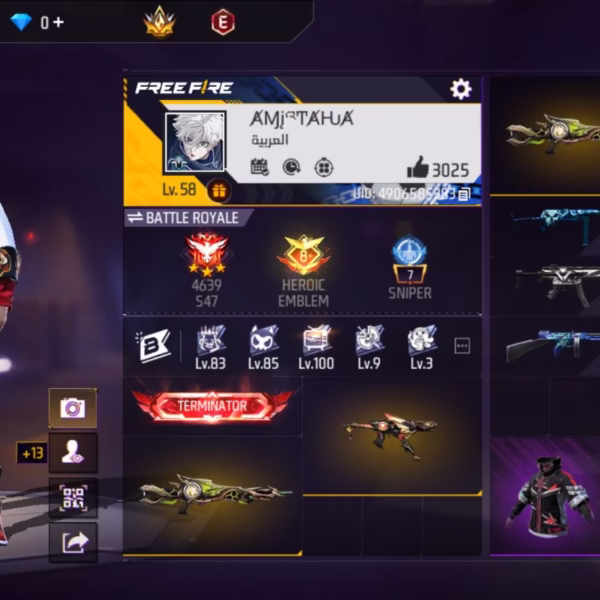600x600 pixels.
Task: Share the profile with arrow button
Action: (x=73, y=541)
